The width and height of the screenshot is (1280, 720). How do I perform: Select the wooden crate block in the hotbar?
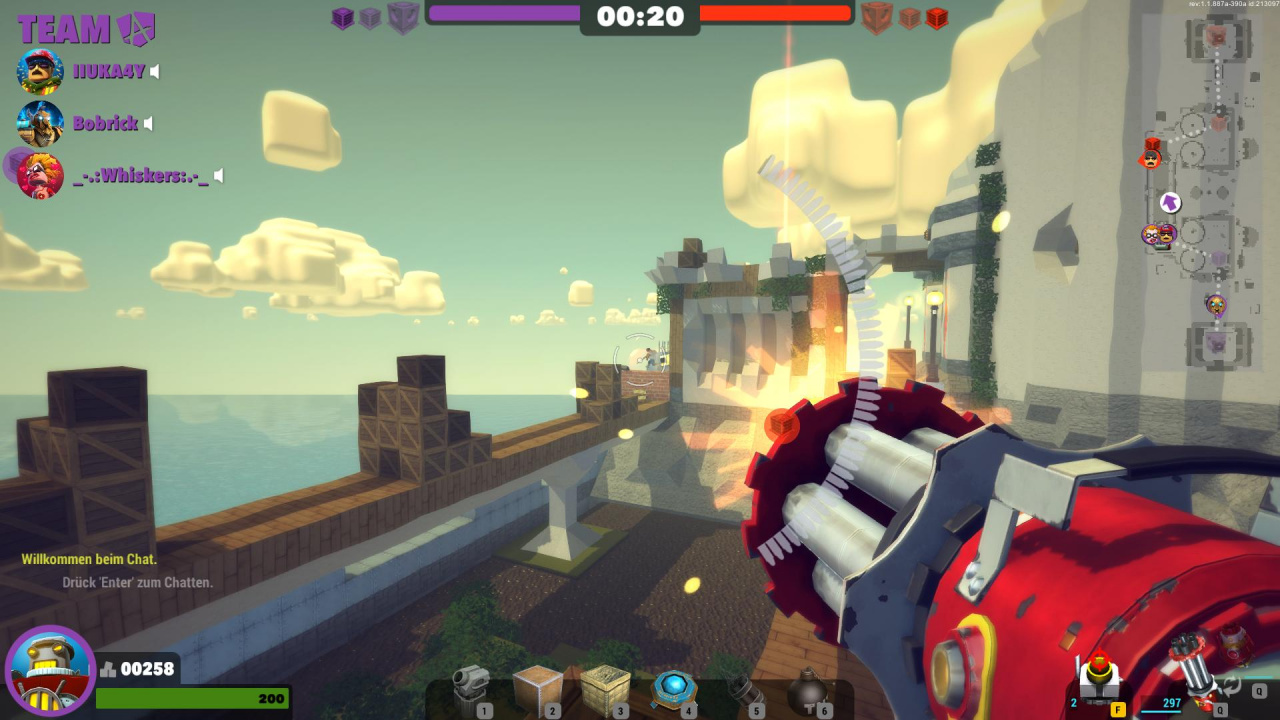[537, 689]
